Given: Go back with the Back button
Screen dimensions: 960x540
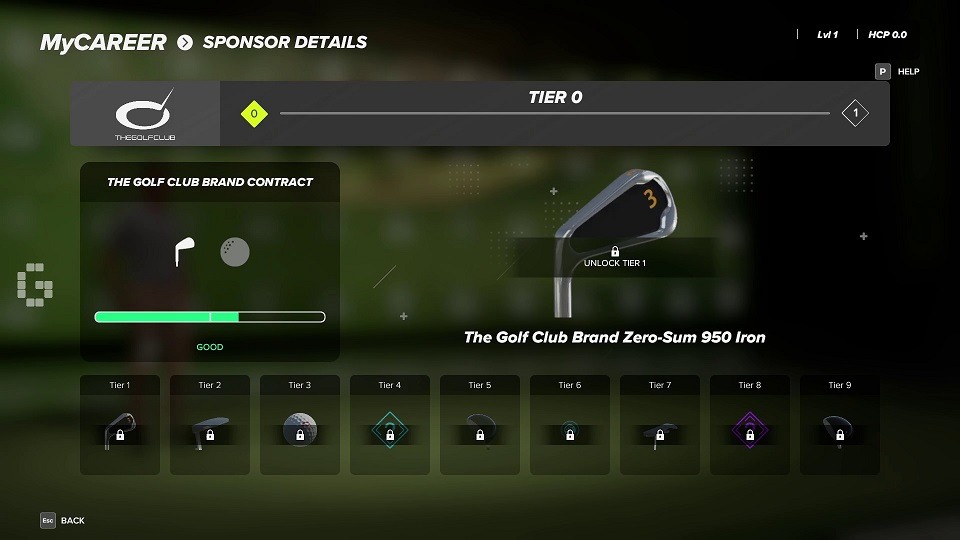Looking at the screenshot, I should tap(62, 520).
